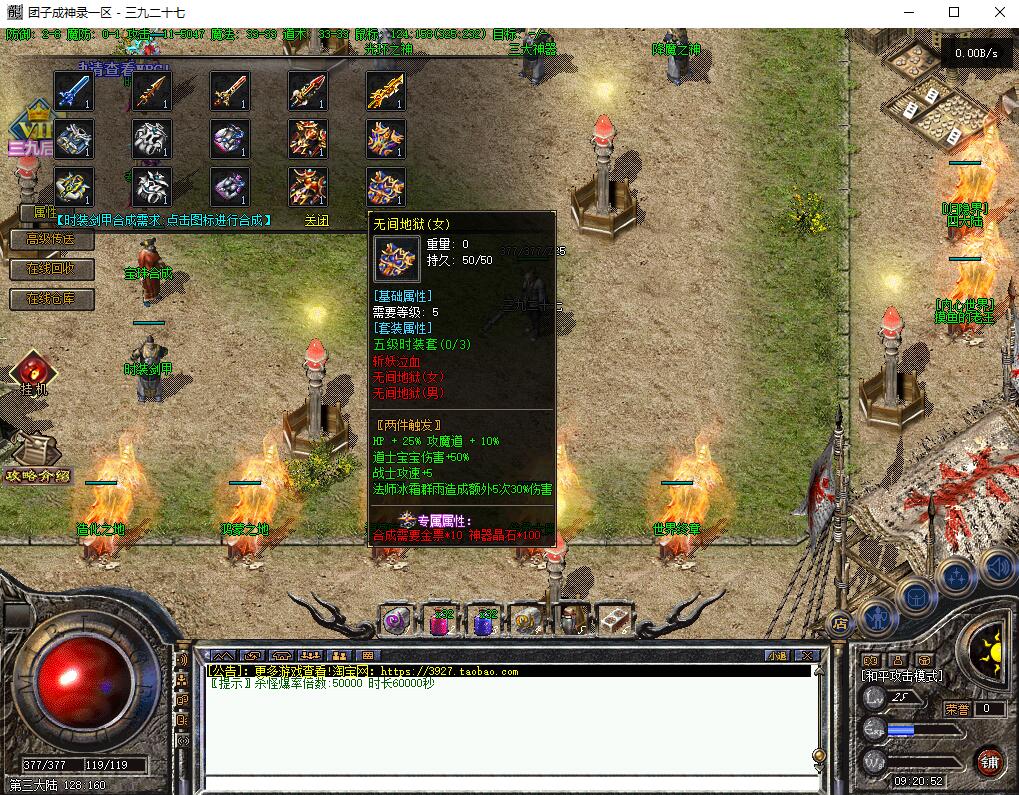Click the red 铺 stall button

pyautogui.click(x=990, y=761)
